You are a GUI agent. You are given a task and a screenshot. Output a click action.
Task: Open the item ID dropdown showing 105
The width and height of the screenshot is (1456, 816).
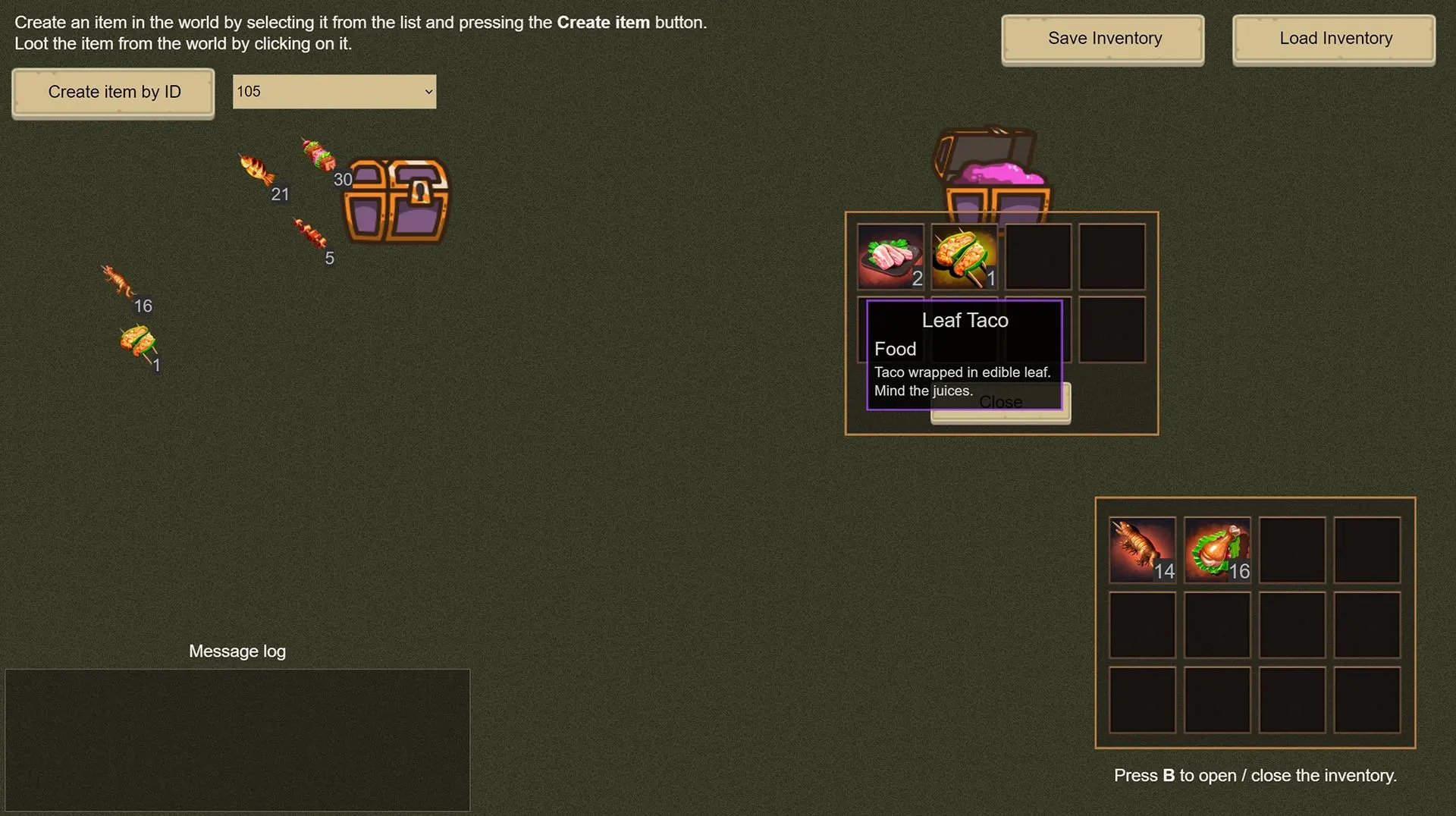click(x=334, y=92)
